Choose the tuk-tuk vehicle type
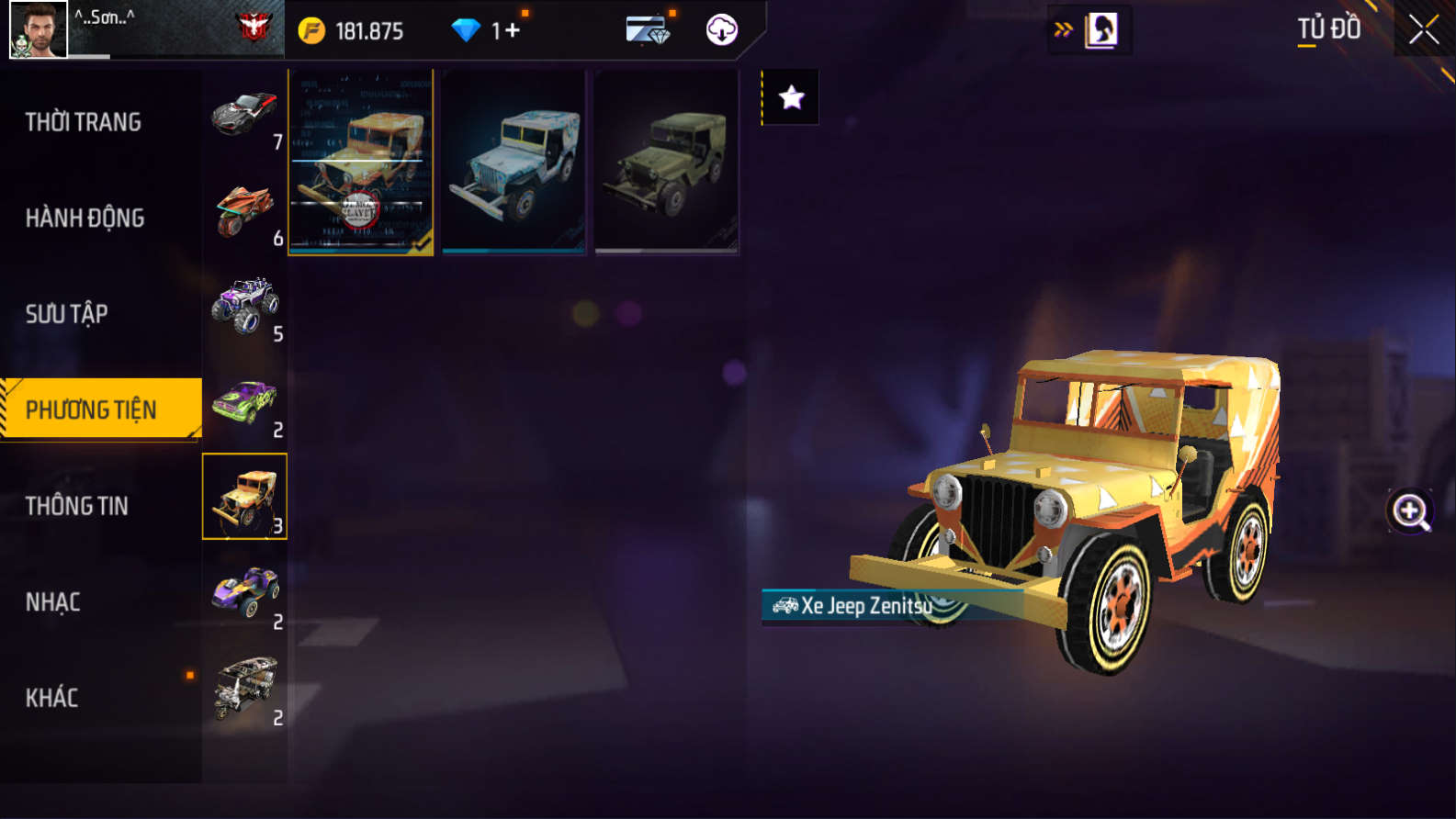The image size is (1456, 819). (244, 689)
